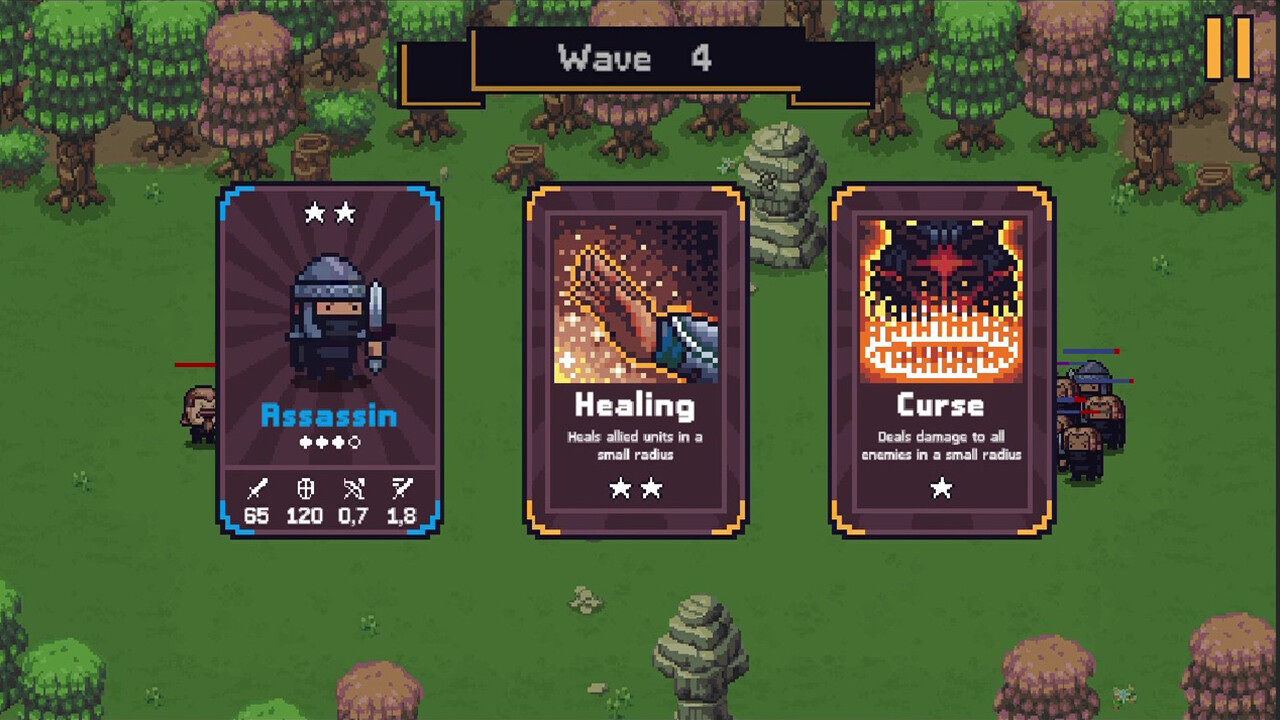Click the demon face Curse artwork
The image size is (1280, 720).
click(940, 295)
